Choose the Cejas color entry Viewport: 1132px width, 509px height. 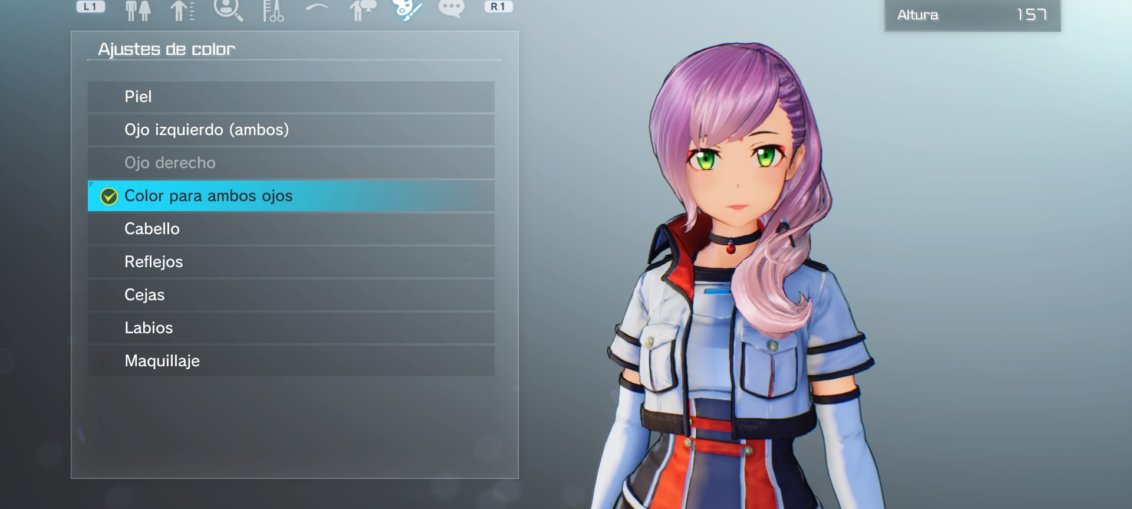pyautogui.click(x=290, y=295)
